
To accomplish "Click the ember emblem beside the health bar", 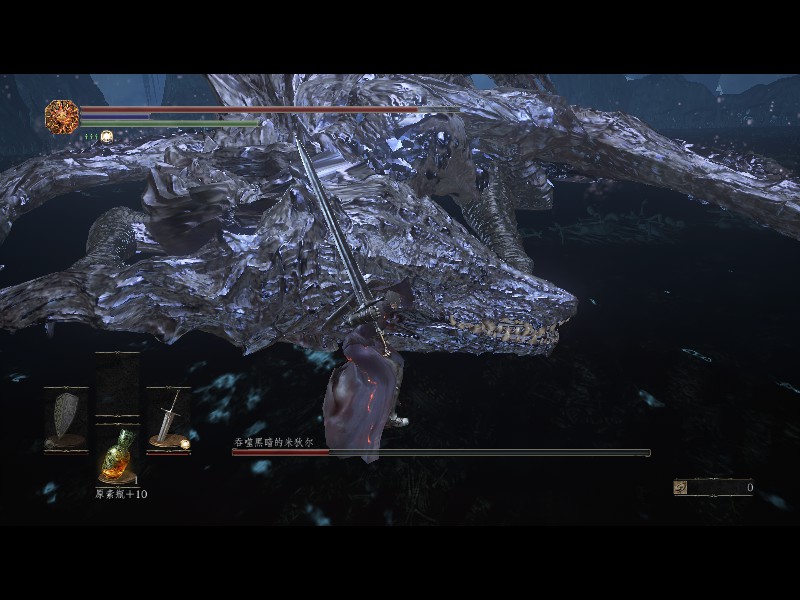I will point(62,116).
